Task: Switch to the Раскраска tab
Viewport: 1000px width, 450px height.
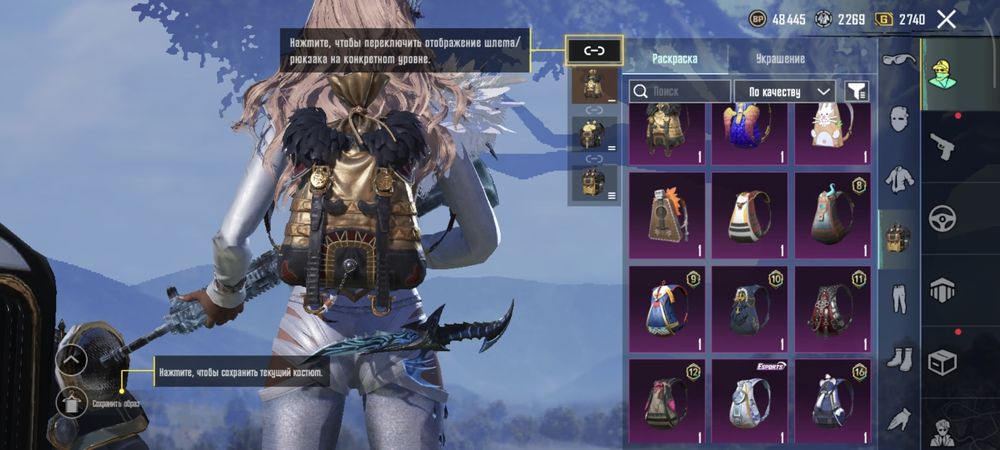Action: tap(675, 59)
